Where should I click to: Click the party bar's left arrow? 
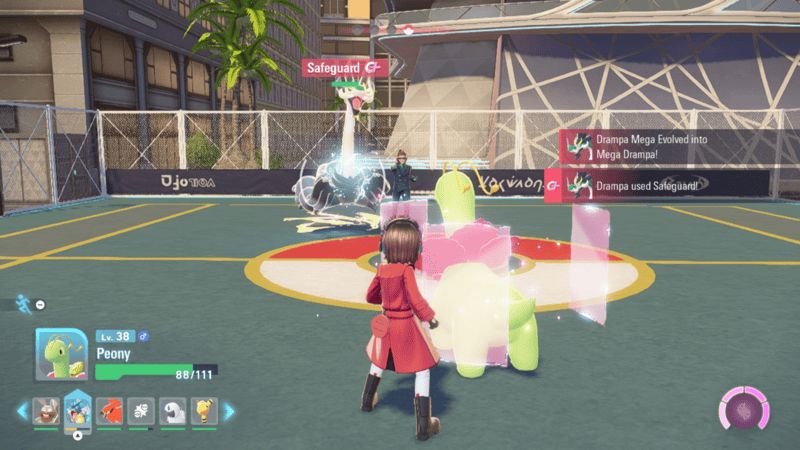click(22, 409)
